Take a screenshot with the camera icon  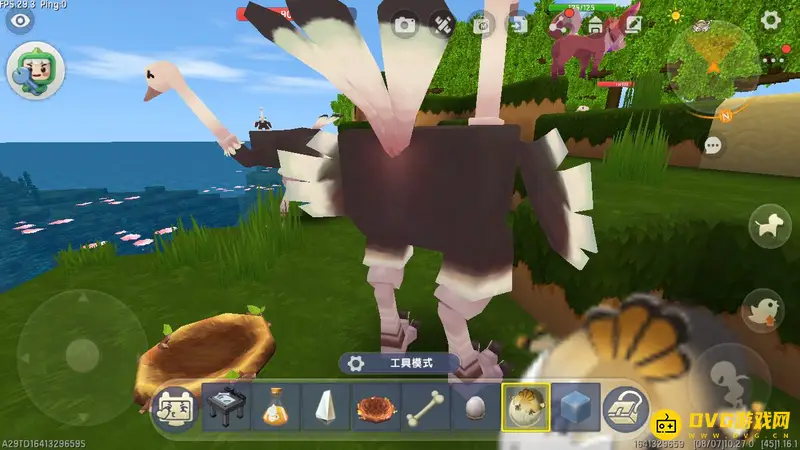click(404, 25)
